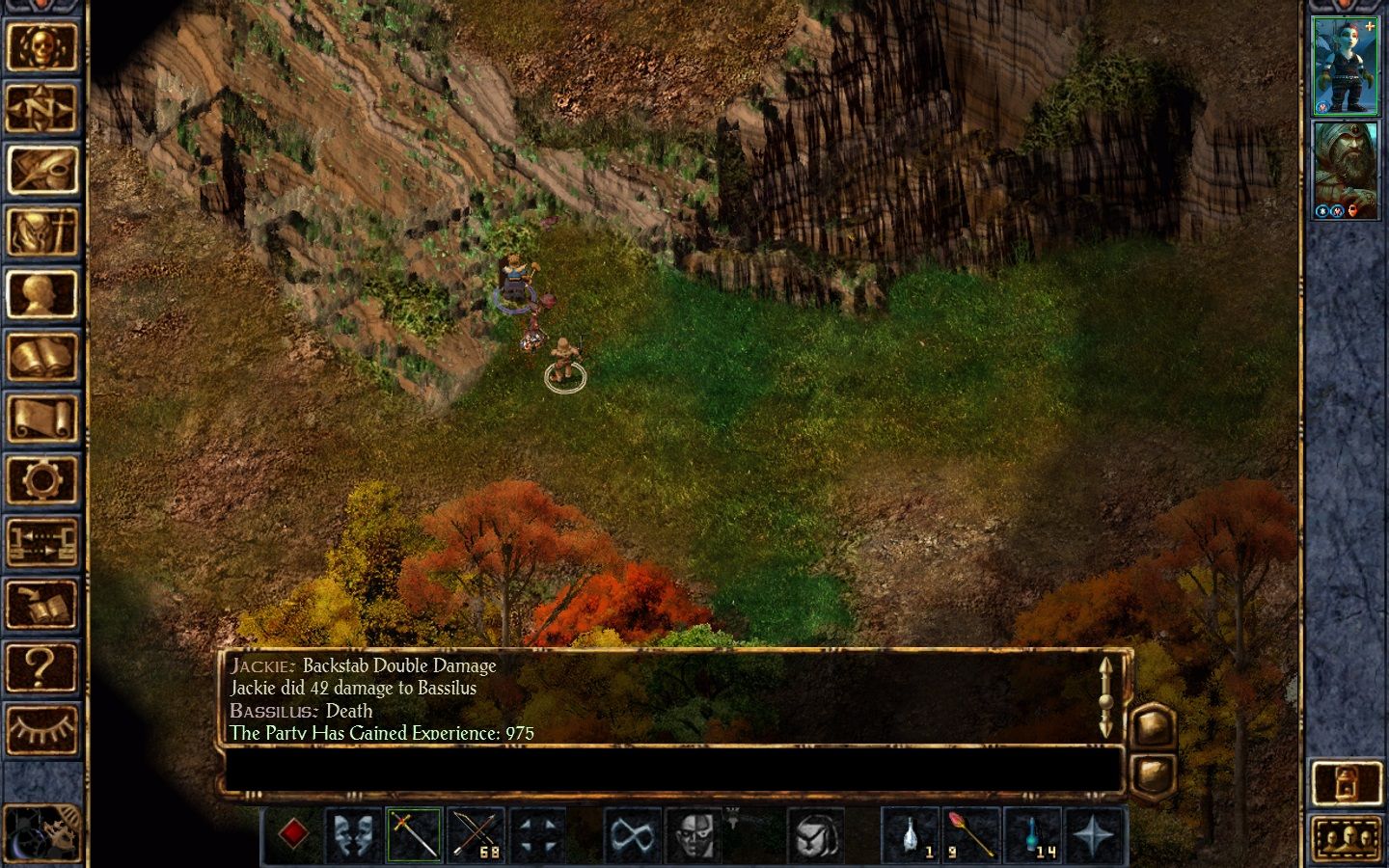
Task: Click the question mark help button
Action: tap(41, 666)
